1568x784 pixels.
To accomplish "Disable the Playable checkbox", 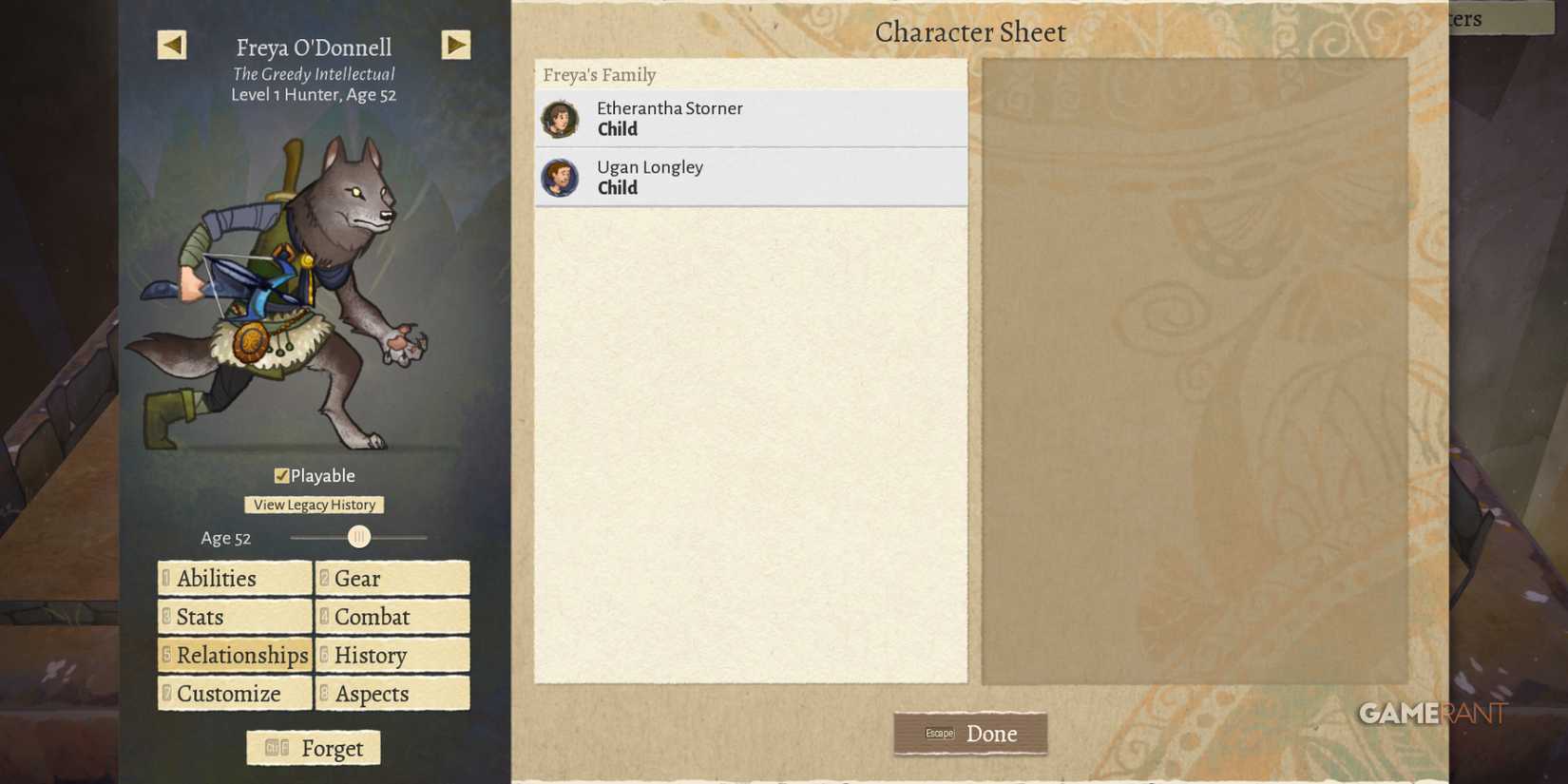I will coord(281,475).
